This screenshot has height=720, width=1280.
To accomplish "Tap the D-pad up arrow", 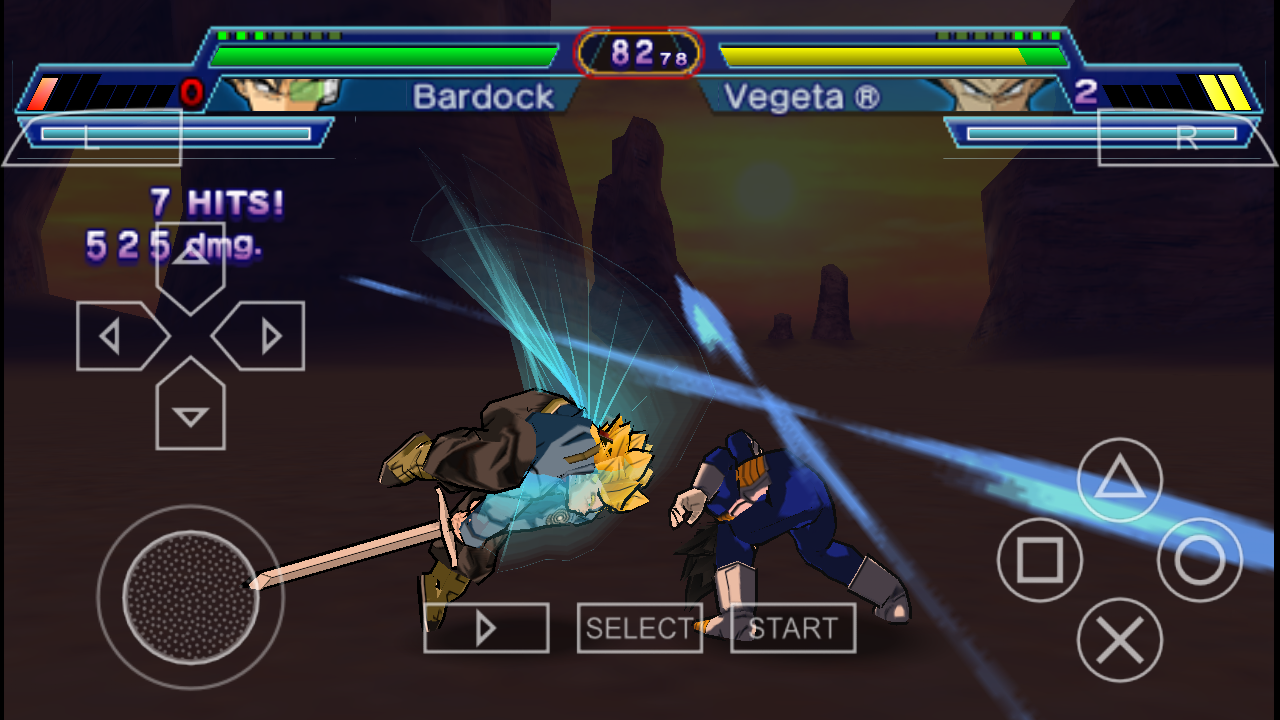I will [x=190, y=264].
